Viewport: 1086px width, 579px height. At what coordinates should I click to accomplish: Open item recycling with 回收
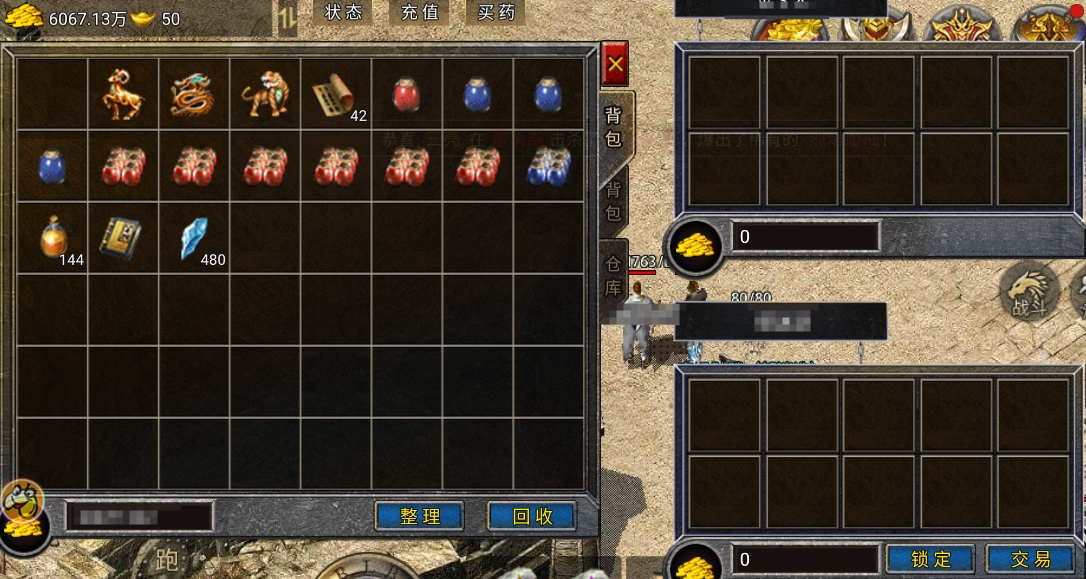[x=532, y=516]
